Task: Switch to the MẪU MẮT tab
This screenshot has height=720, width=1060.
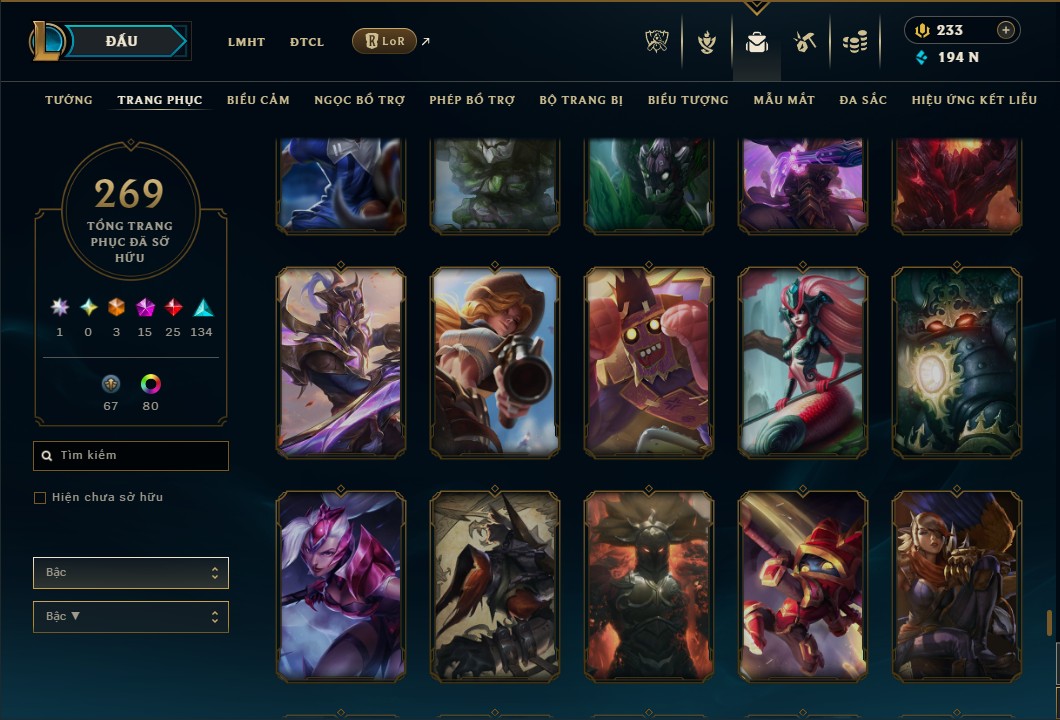Action: [x=784, y=100]
